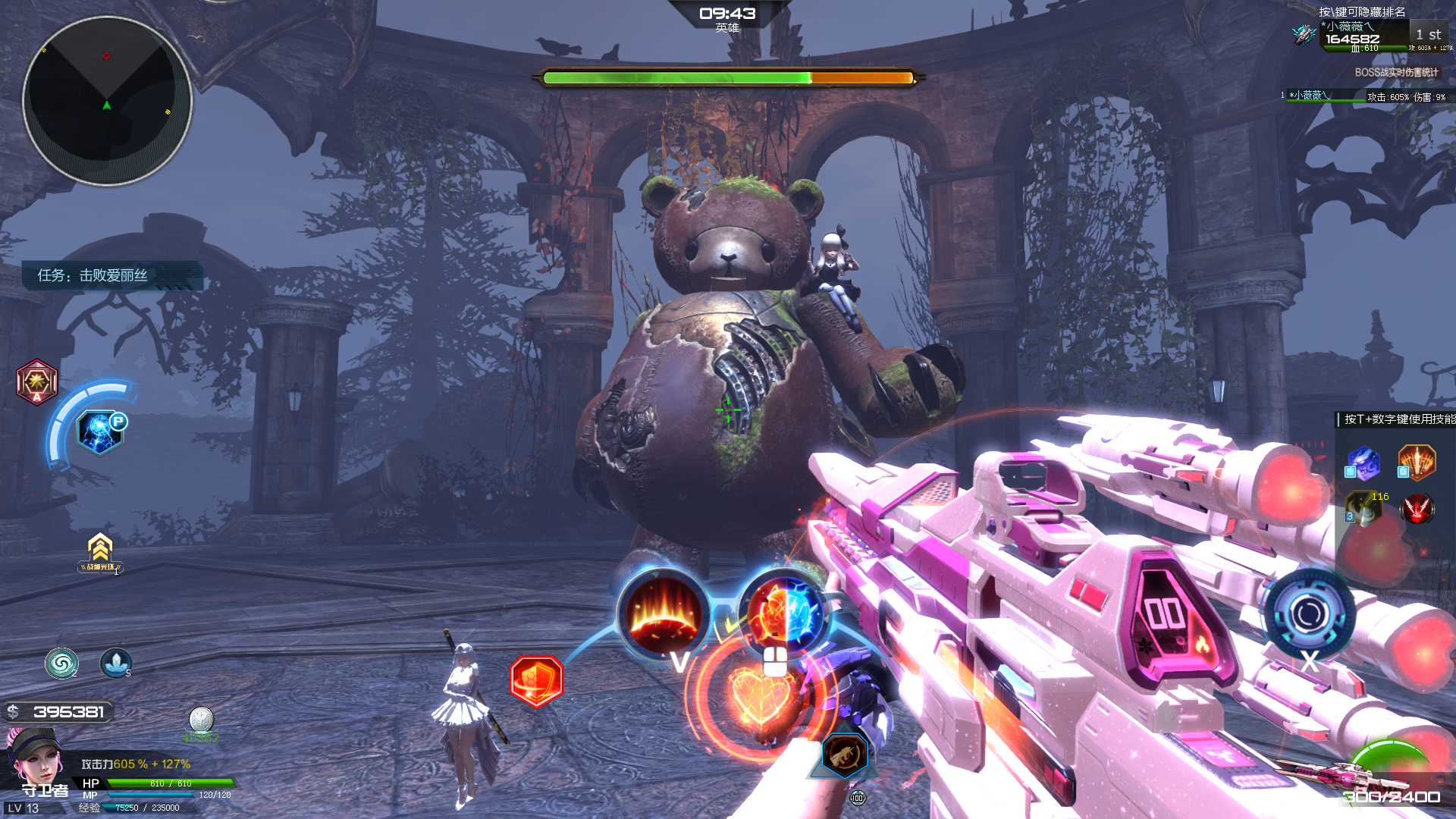Viewport: 1456px width, 819px height.
Task: Click the silver coin token icon
Action: tap(201, 720)
